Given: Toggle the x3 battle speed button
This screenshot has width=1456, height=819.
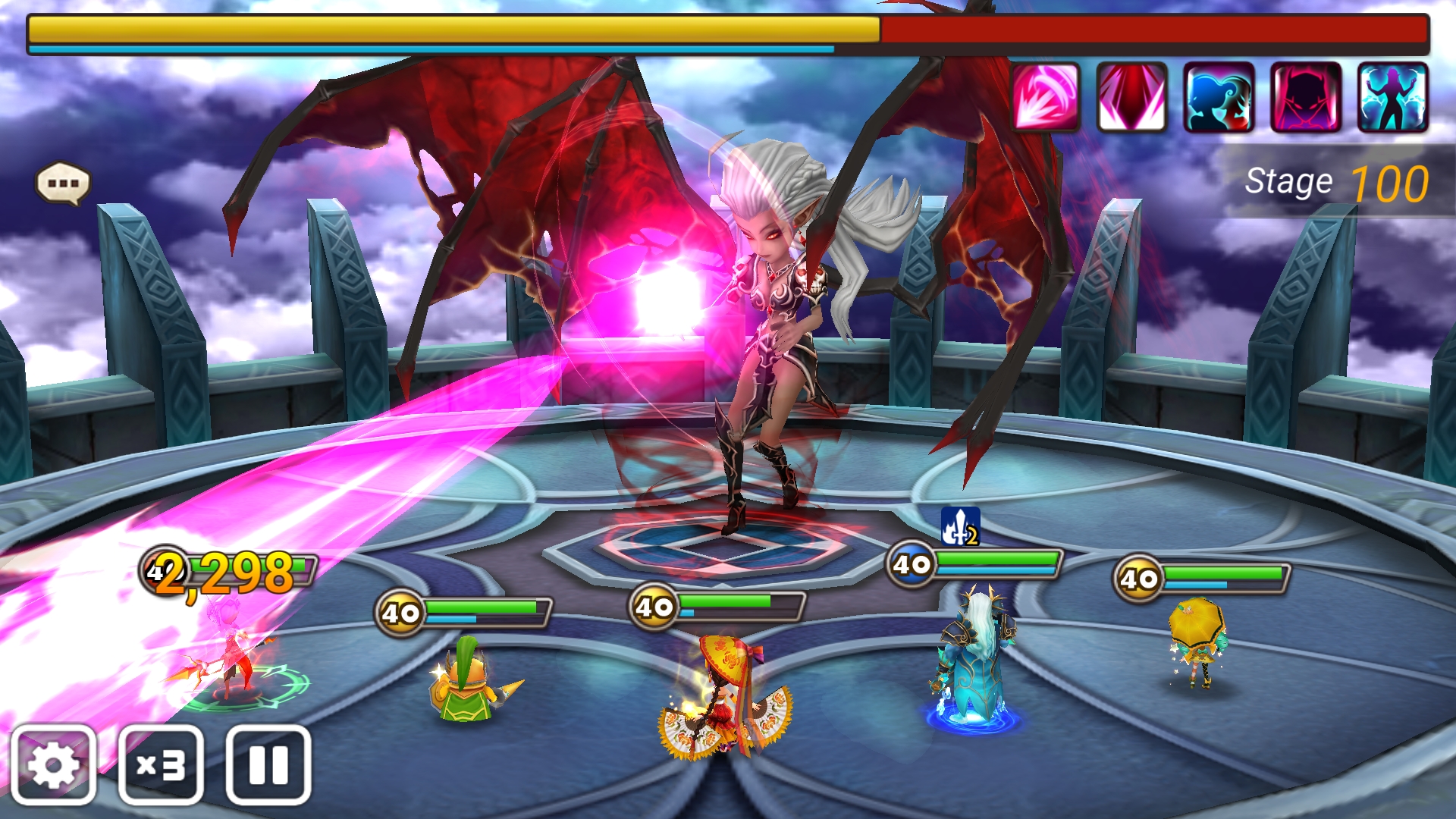Looking at the screenshot, I should (x=161, y=764).
